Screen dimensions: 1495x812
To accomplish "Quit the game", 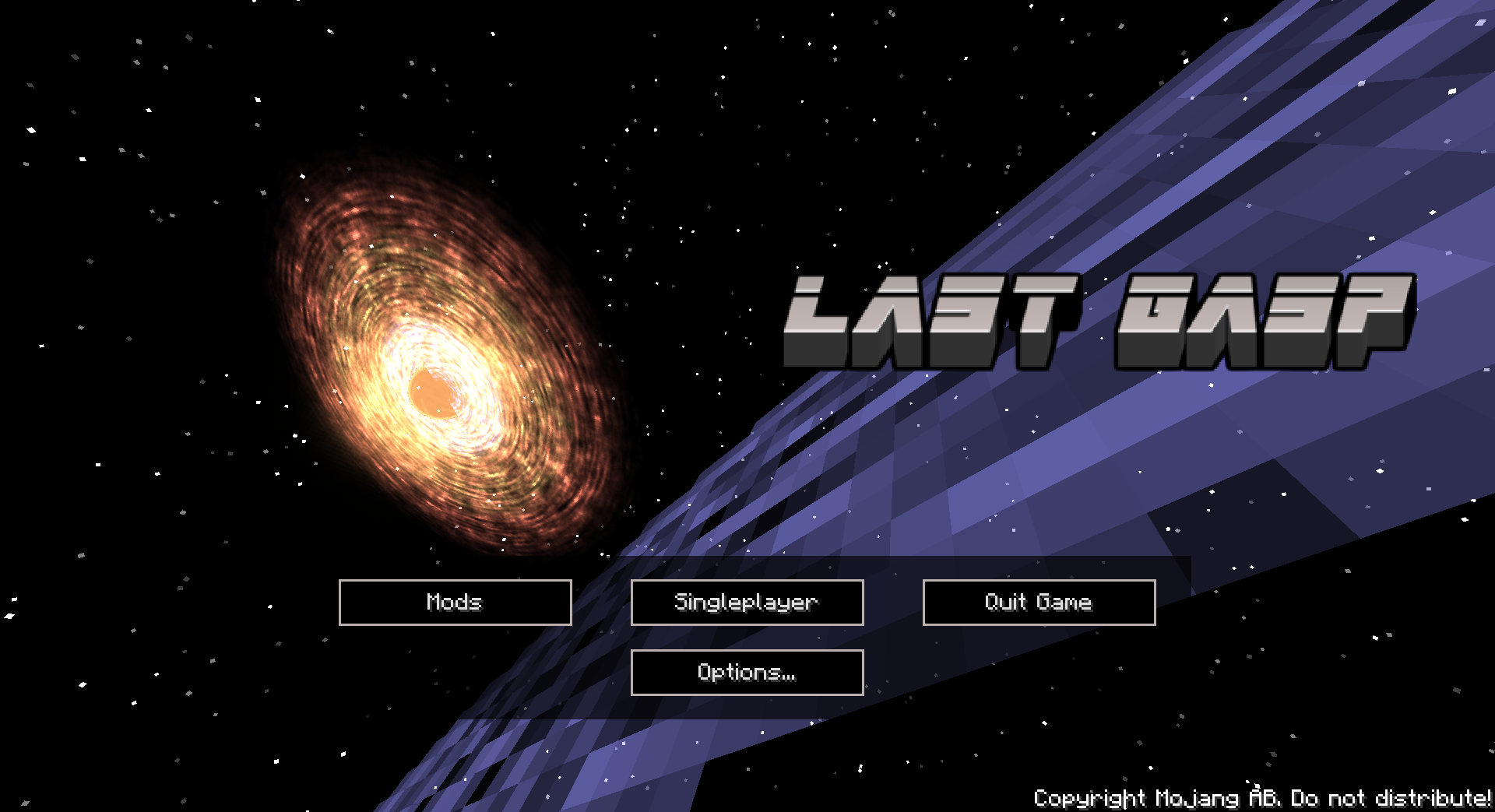I will click(x=1038, y=602).
